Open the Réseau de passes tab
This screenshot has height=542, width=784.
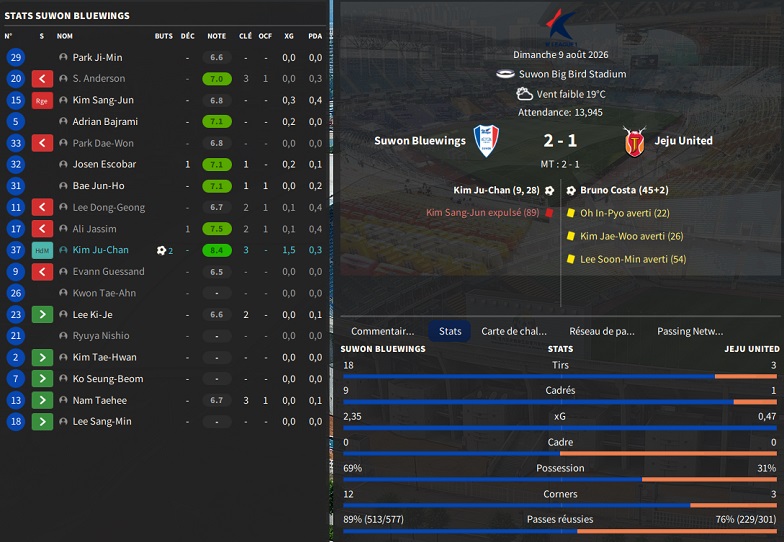602,331
